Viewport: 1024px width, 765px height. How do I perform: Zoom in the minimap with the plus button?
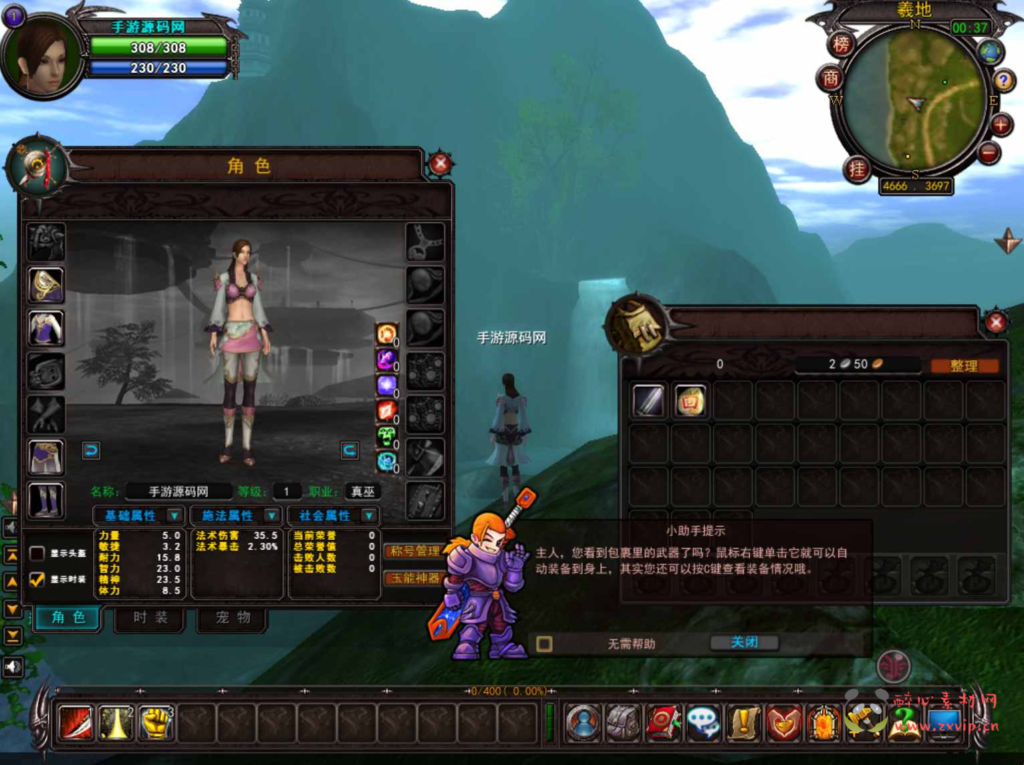click(x=1001, y=126)
